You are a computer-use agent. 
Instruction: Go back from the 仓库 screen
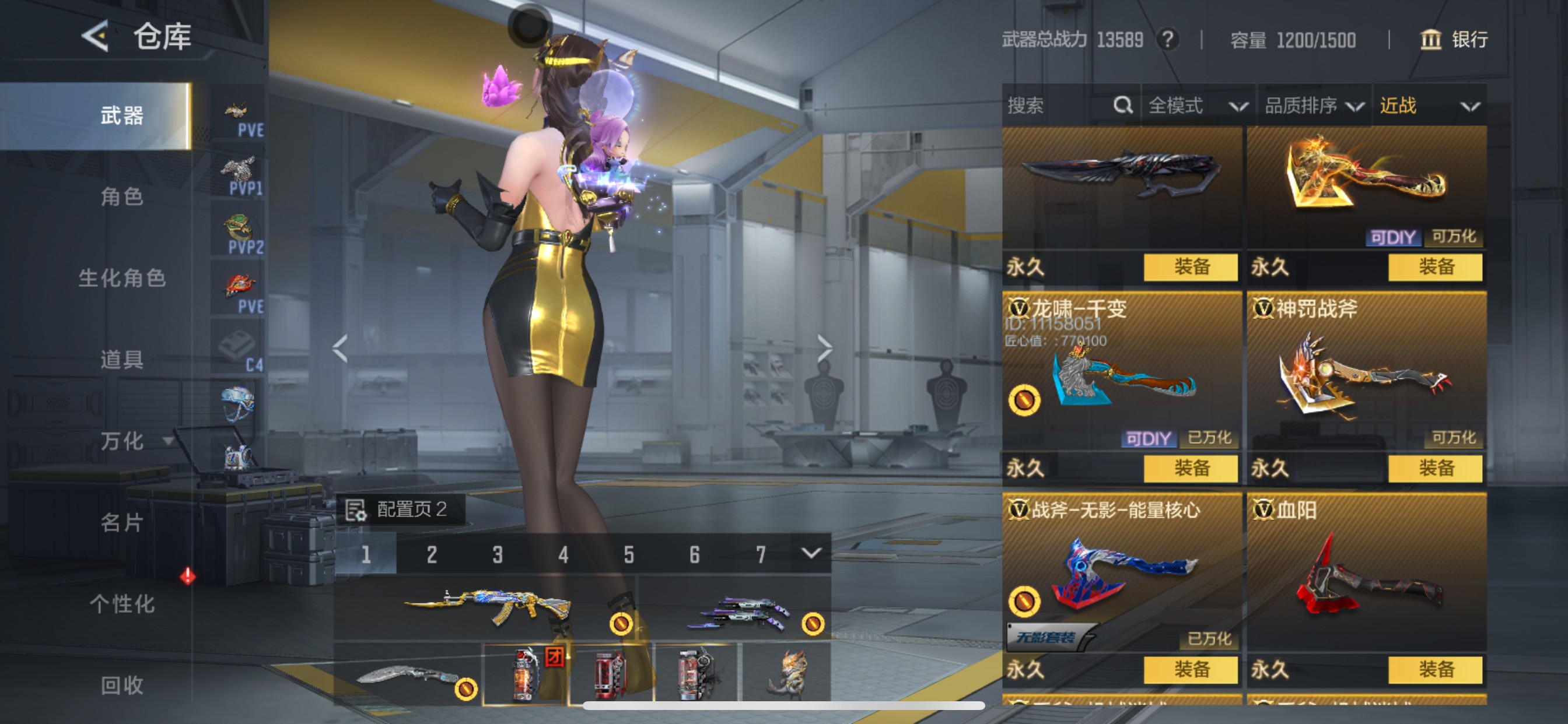point(96,37)
